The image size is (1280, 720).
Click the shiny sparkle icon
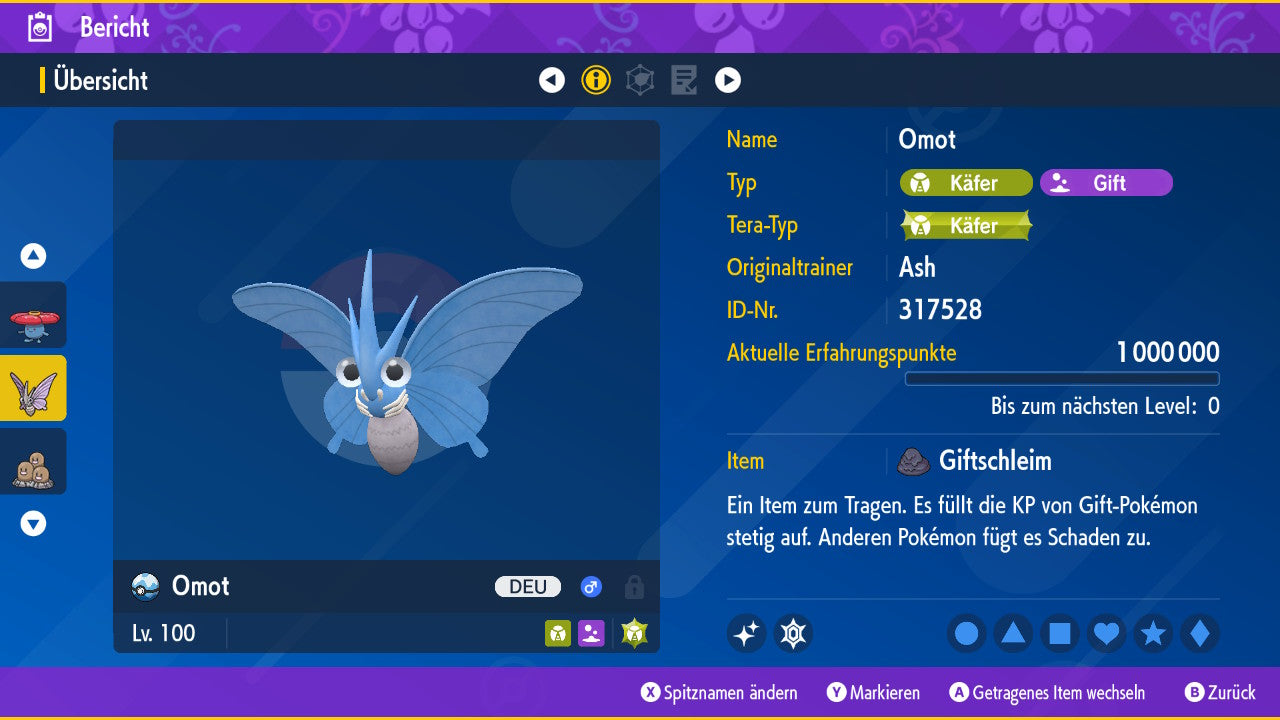(746, 633)
